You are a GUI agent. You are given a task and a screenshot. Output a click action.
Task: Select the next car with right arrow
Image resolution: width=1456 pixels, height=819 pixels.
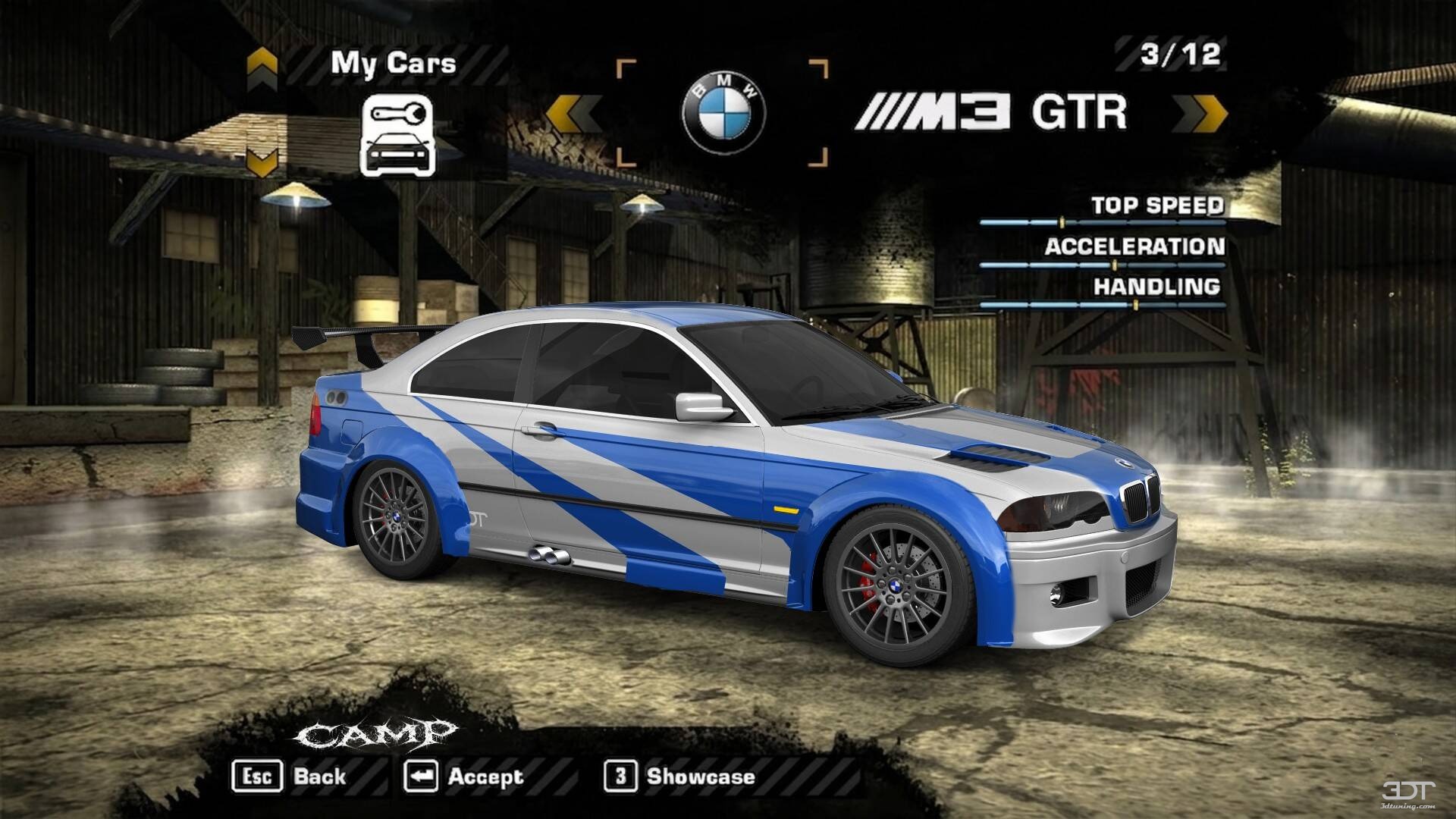point(1199,113)
